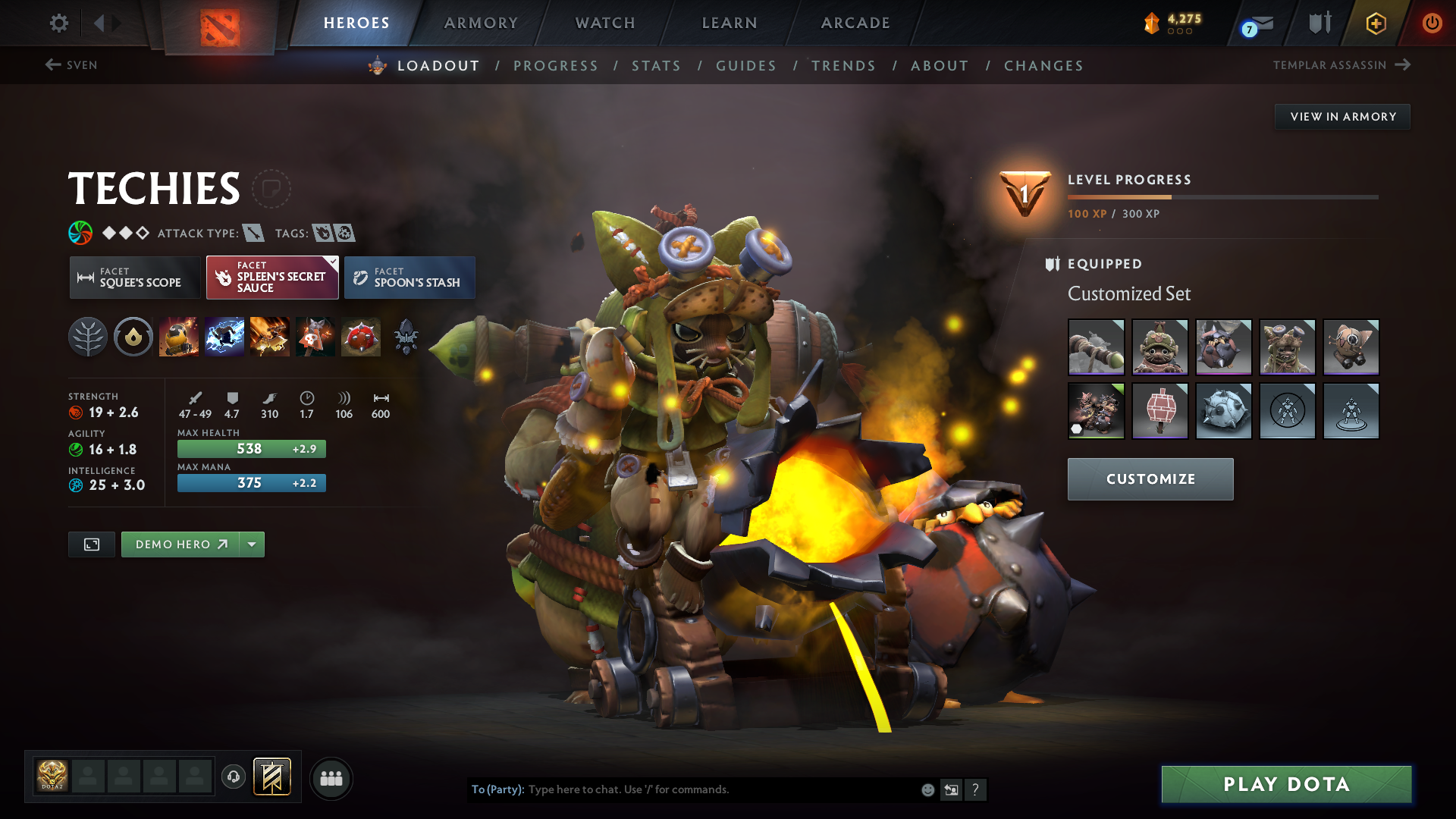Click the innate ability icon beside talents

[x=133, y=337]
